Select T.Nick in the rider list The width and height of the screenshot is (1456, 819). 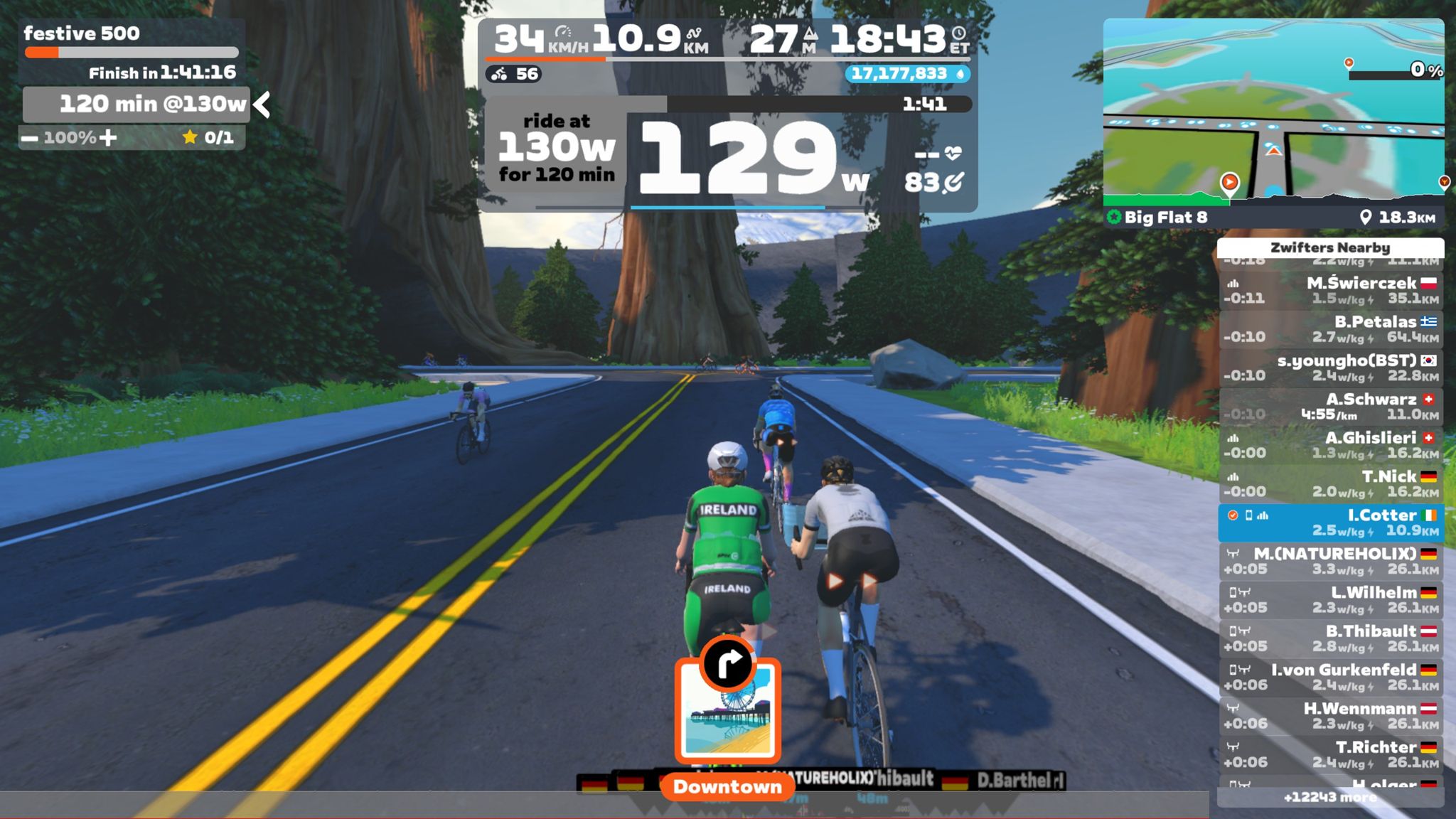(1330, 484)
